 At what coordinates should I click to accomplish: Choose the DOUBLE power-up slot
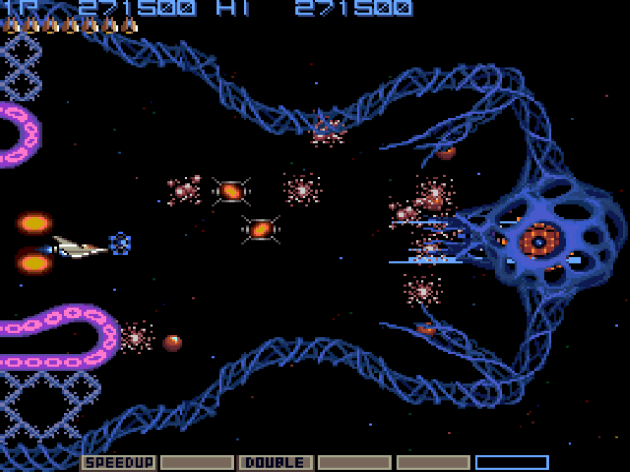coord(274,462)
